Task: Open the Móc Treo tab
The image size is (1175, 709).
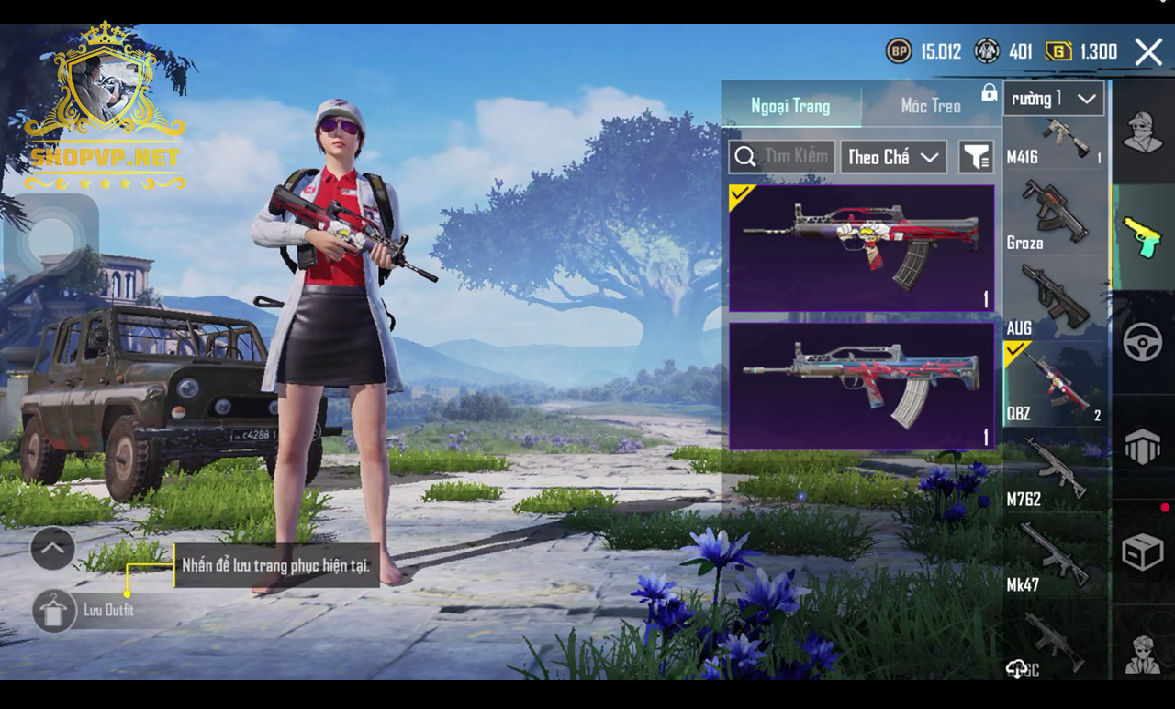Action: 930,106
